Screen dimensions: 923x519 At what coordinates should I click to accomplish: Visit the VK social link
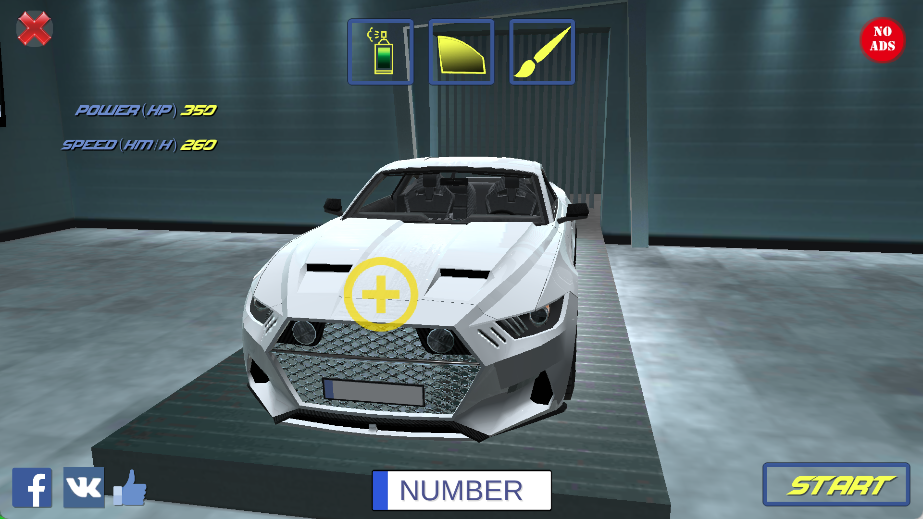coord(83,487)
